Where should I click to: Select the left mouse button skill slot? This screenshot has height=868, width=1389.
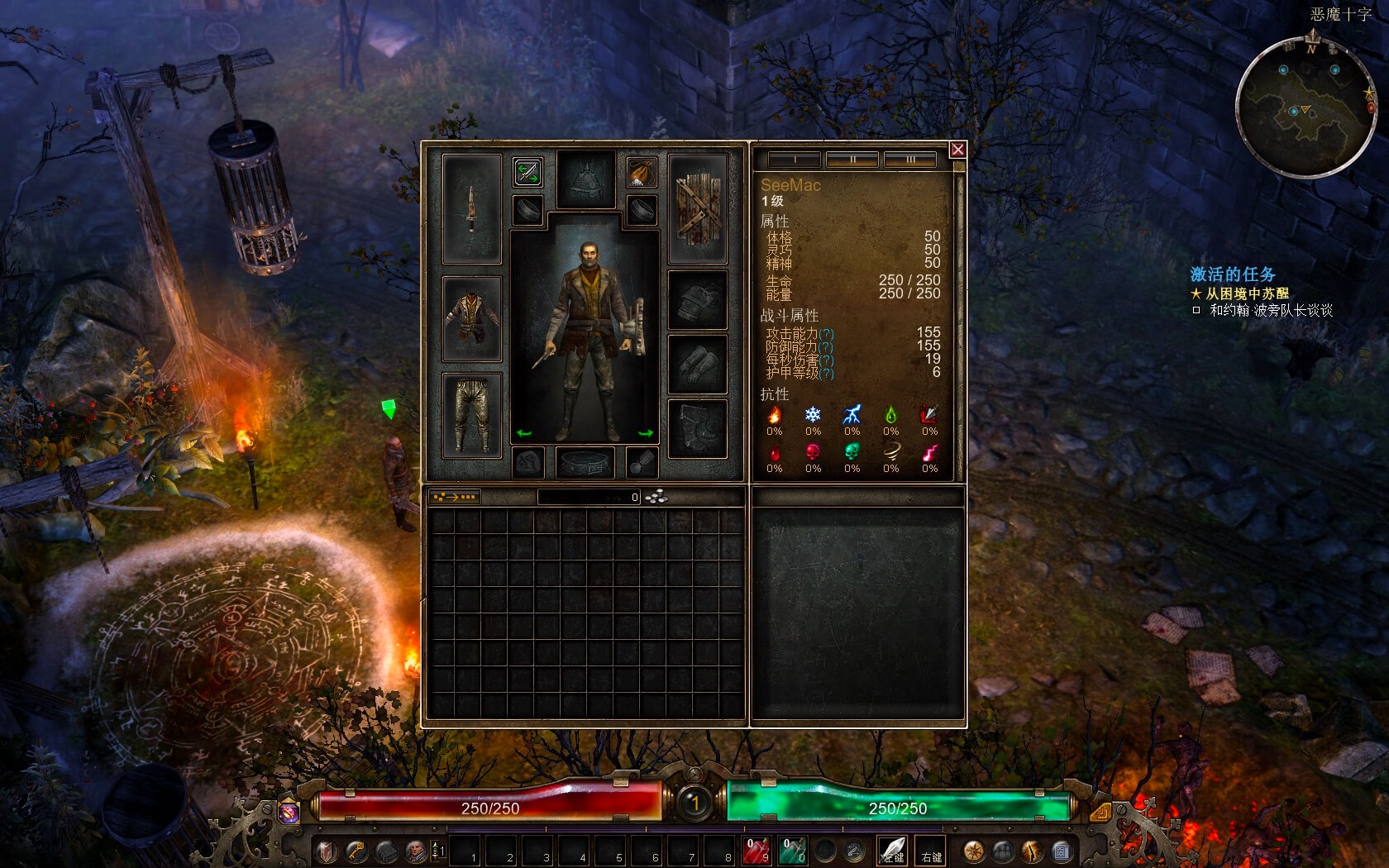pyautogui.click(x=893, y=851)
